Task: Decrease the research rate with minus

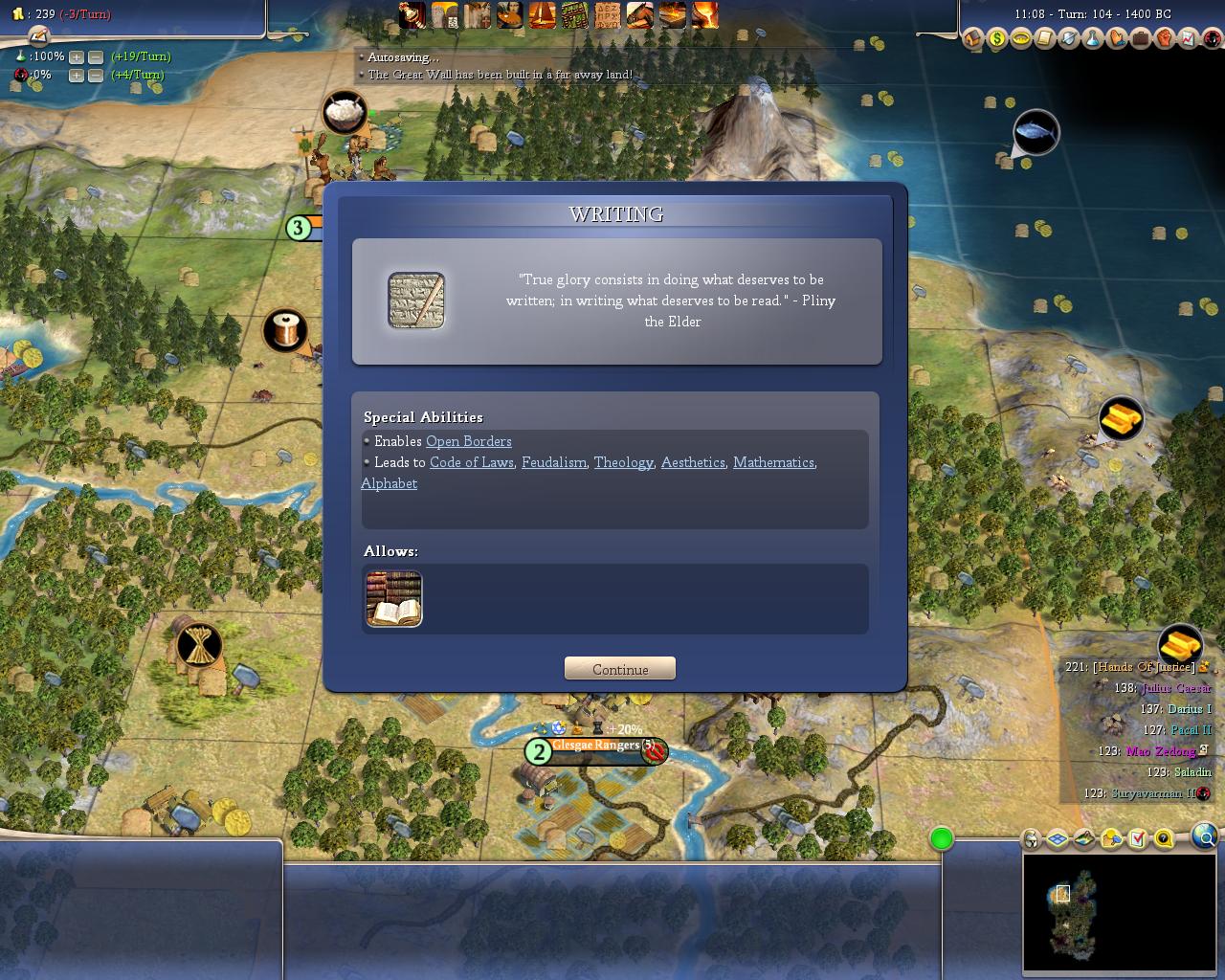Action: [96, 56]
